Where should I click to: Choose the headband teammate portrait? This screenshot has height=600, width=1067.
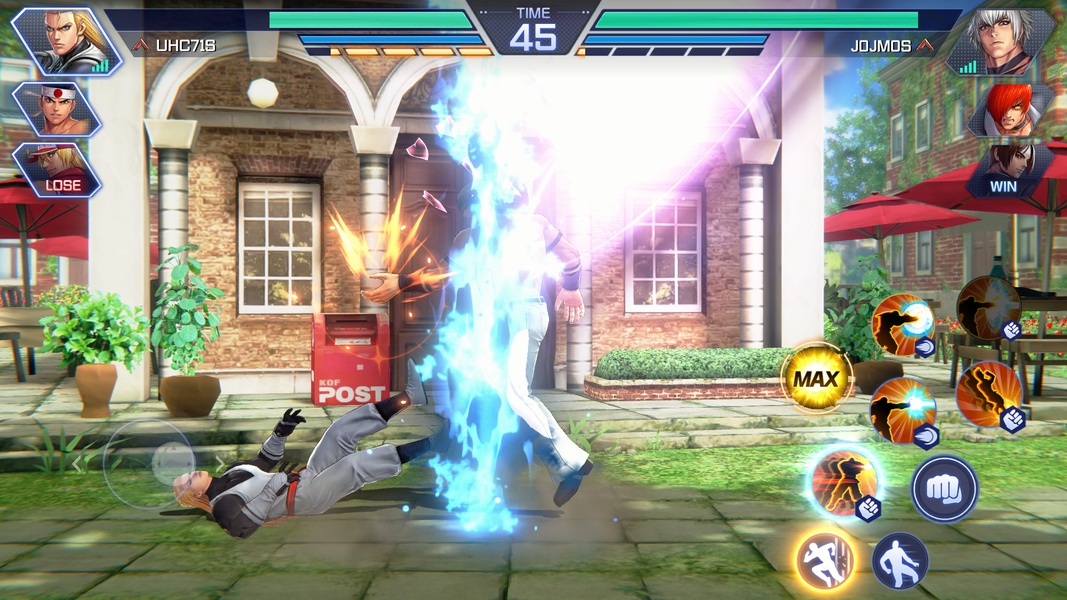click(55, 108)
